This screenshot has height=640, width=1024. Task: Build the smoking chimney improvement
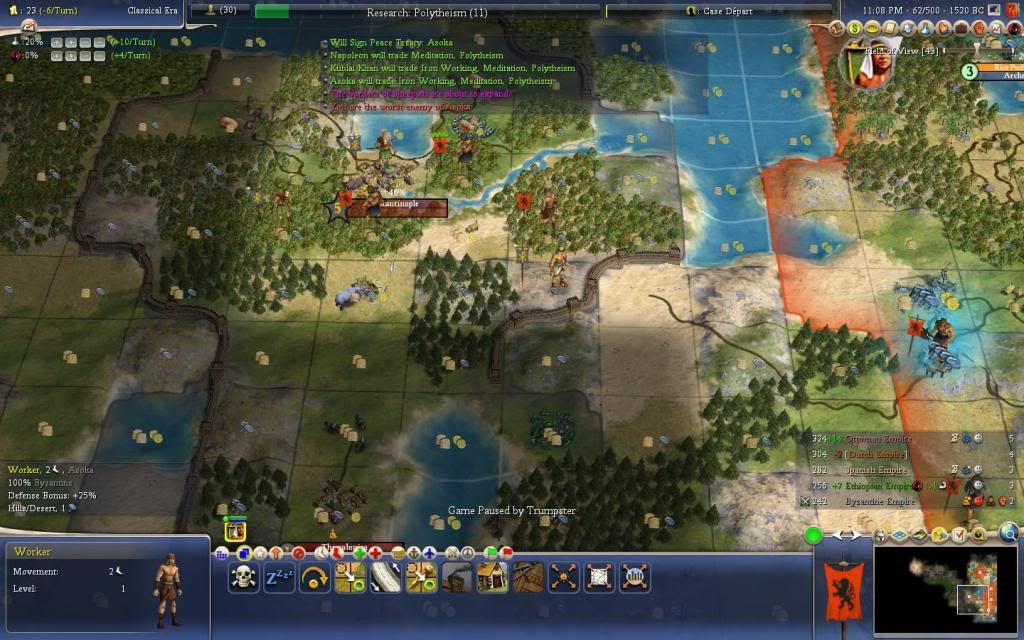[456, 577]
